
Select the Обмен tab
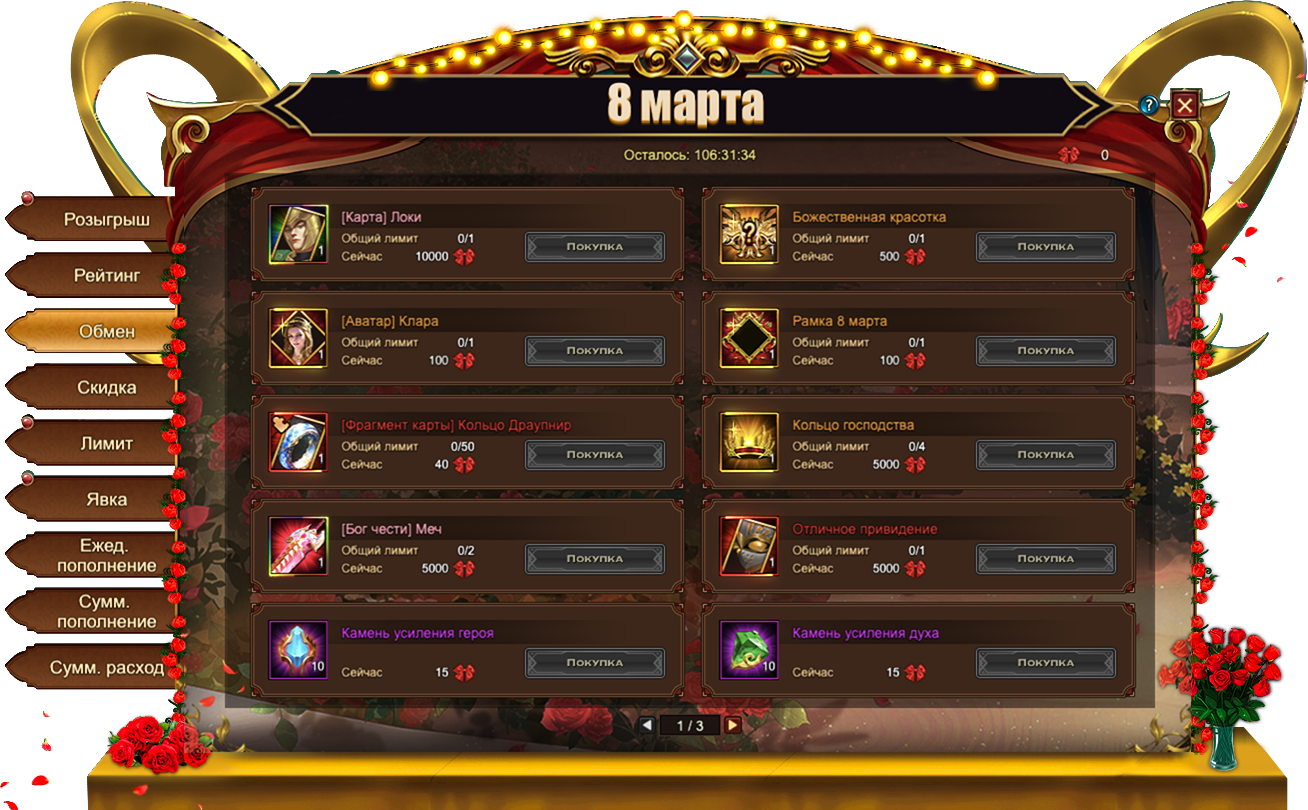click(106, 331)
